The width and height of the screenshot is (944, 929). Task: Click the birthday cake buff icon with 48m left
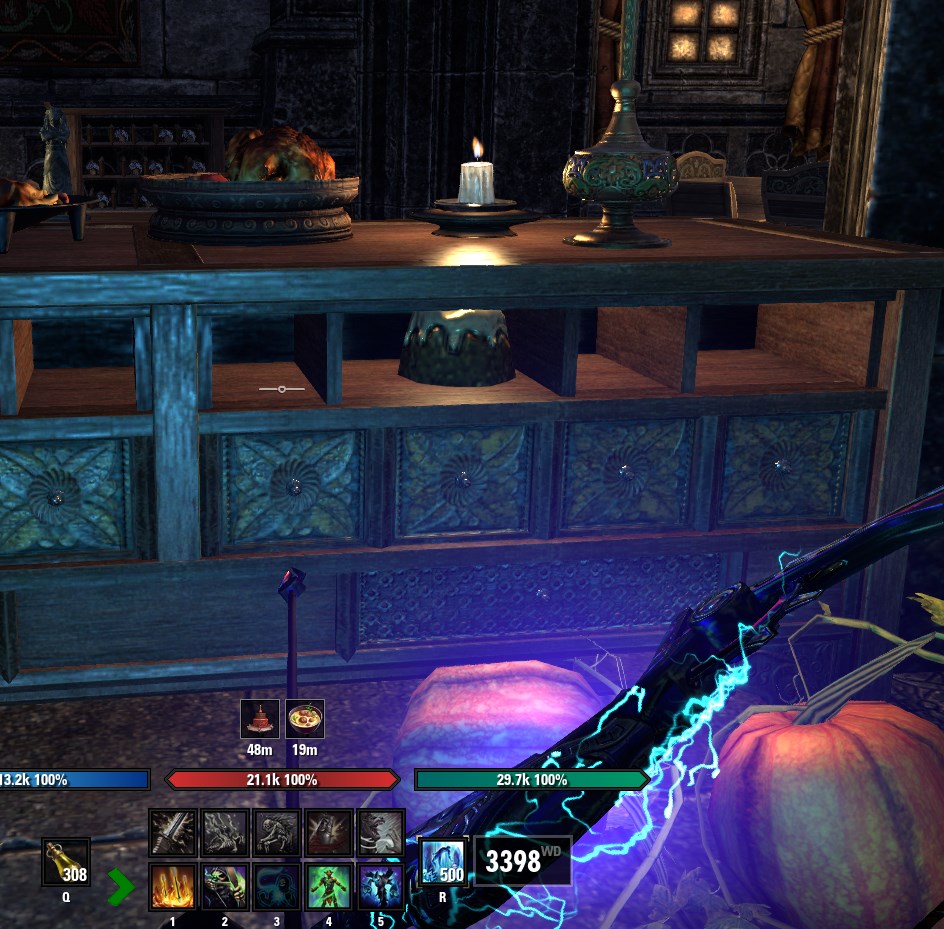(260, 719)
